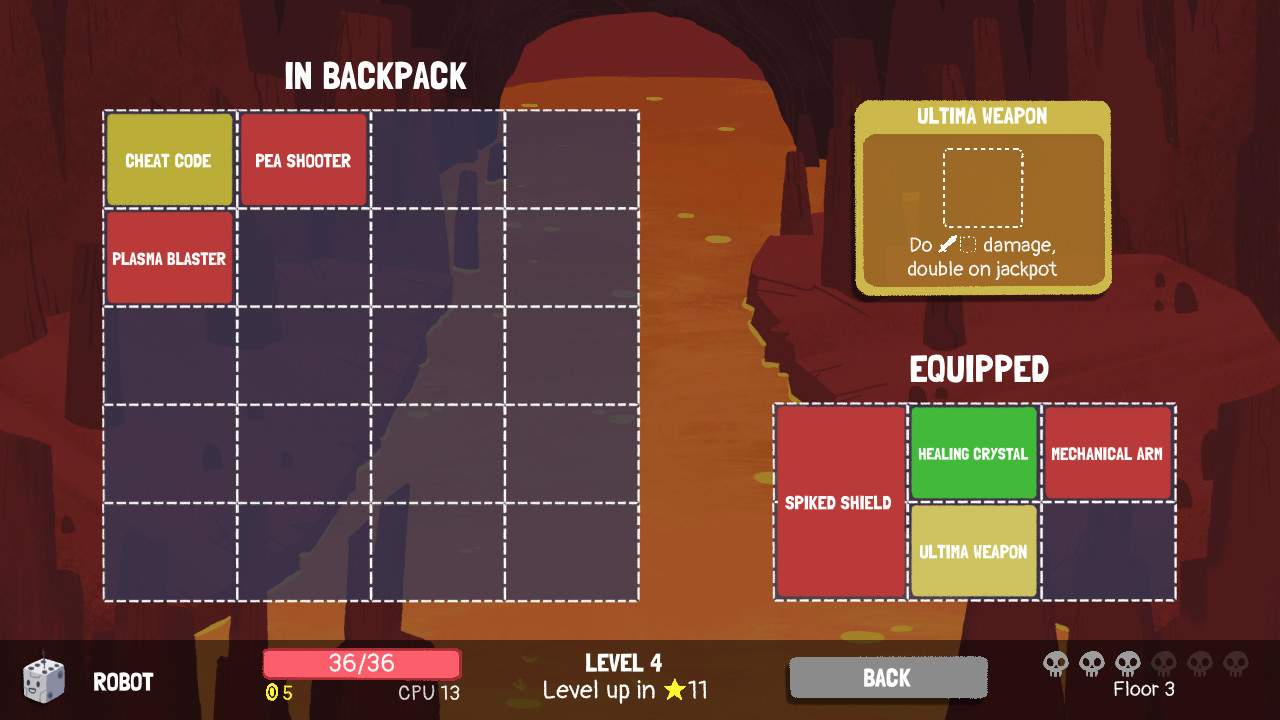Click the health bar showing 36/36

(x=361, y=663)
